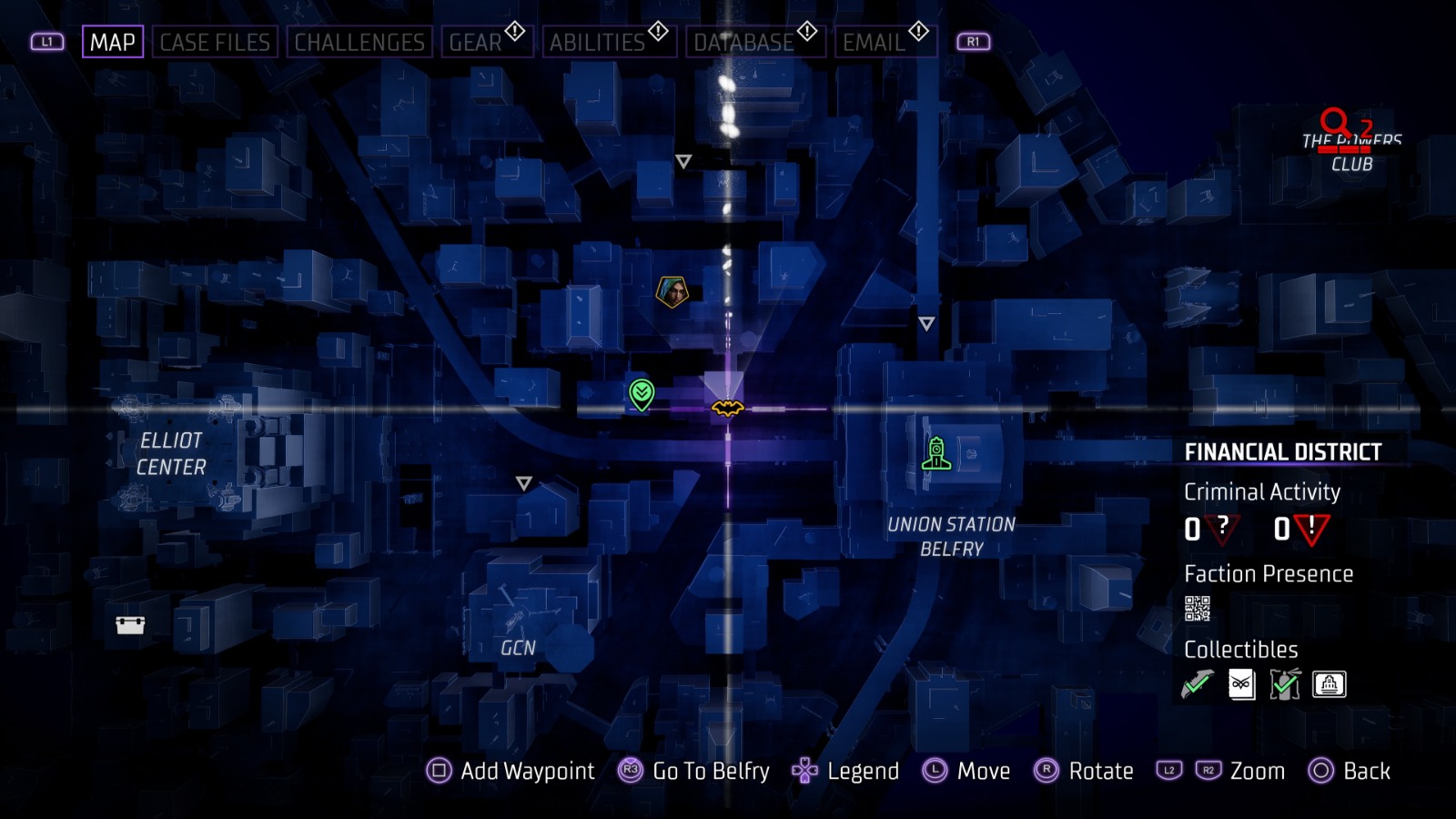The height and width of the screenshot is (819, 1456).
Task: Select the character portrait marker on the map
Action: tap(673, 290)
